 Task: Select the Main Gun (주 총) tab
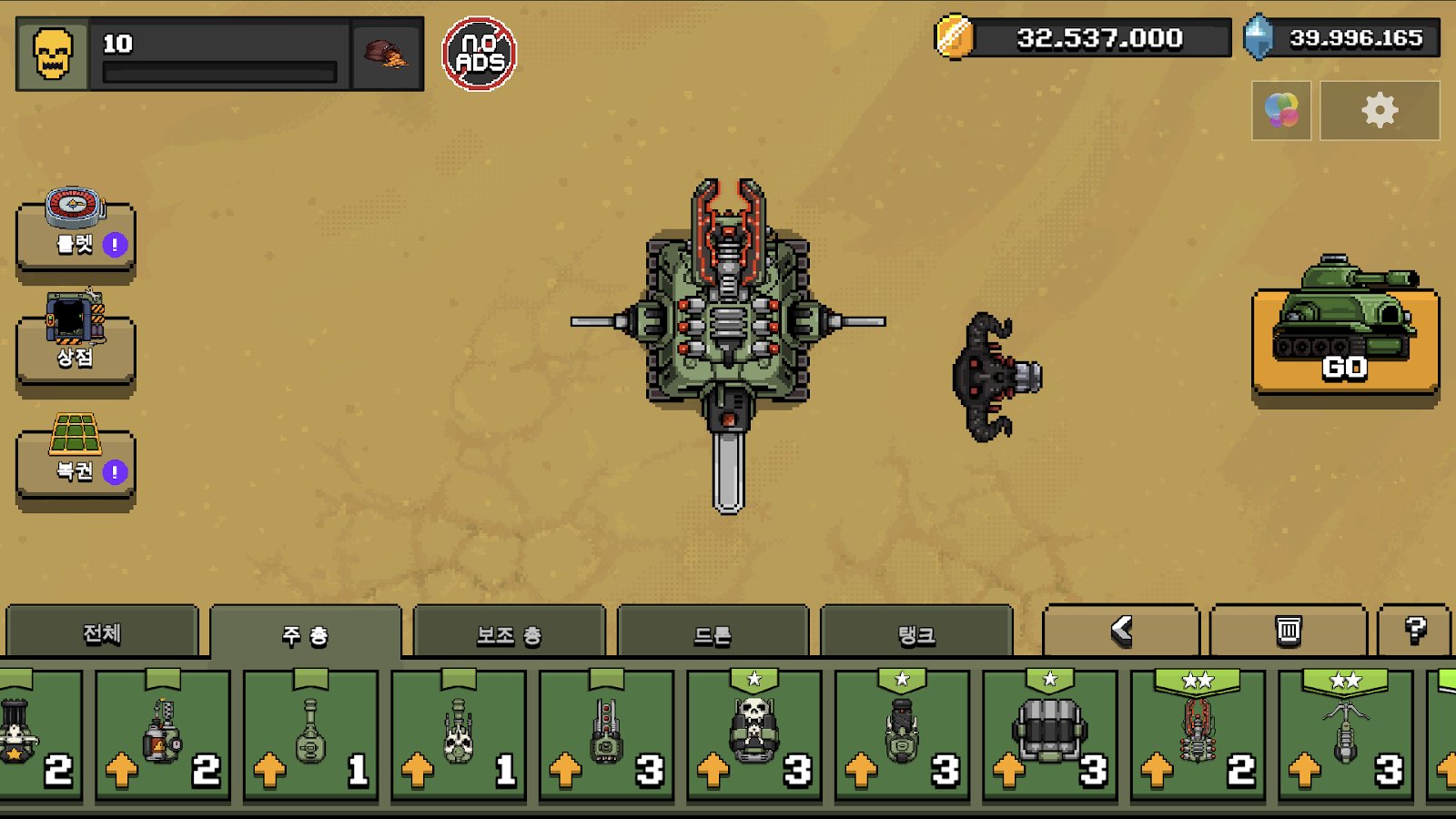[305, 634]
